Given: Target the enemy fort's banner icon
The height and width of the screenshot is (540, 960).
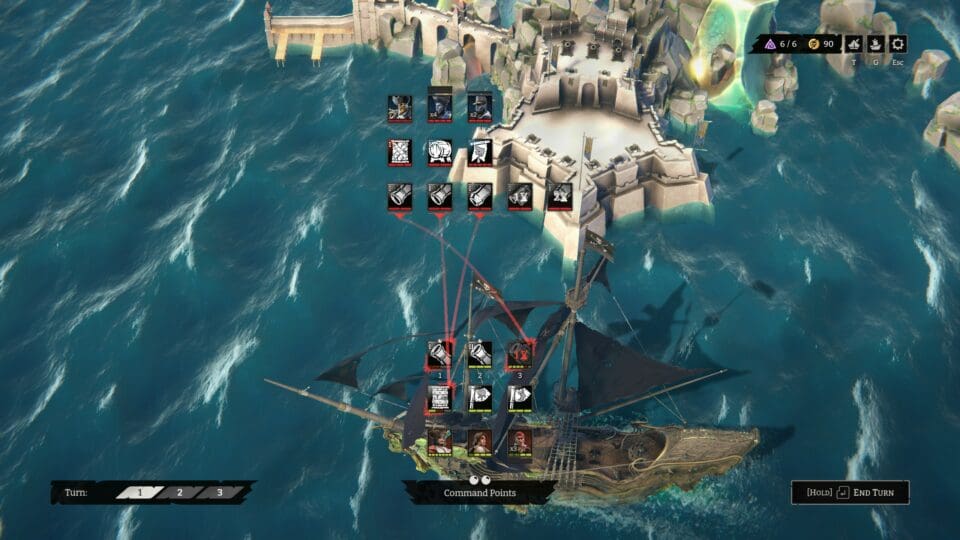Looking at the screenshot, I should pos(480,152).
